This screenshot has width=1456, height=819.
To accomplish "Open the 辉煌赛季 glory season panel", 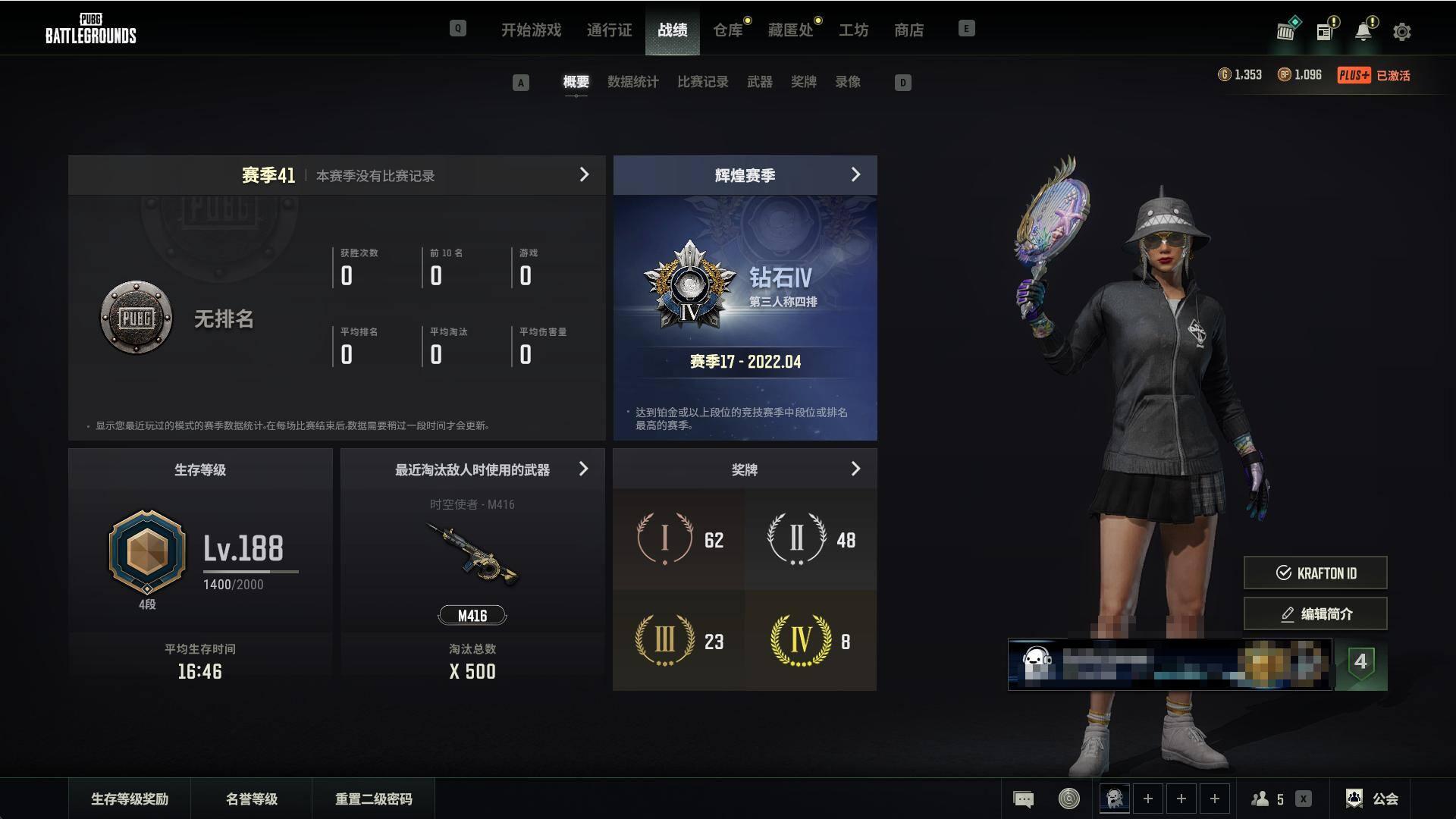I will click(x=855, y=175).
